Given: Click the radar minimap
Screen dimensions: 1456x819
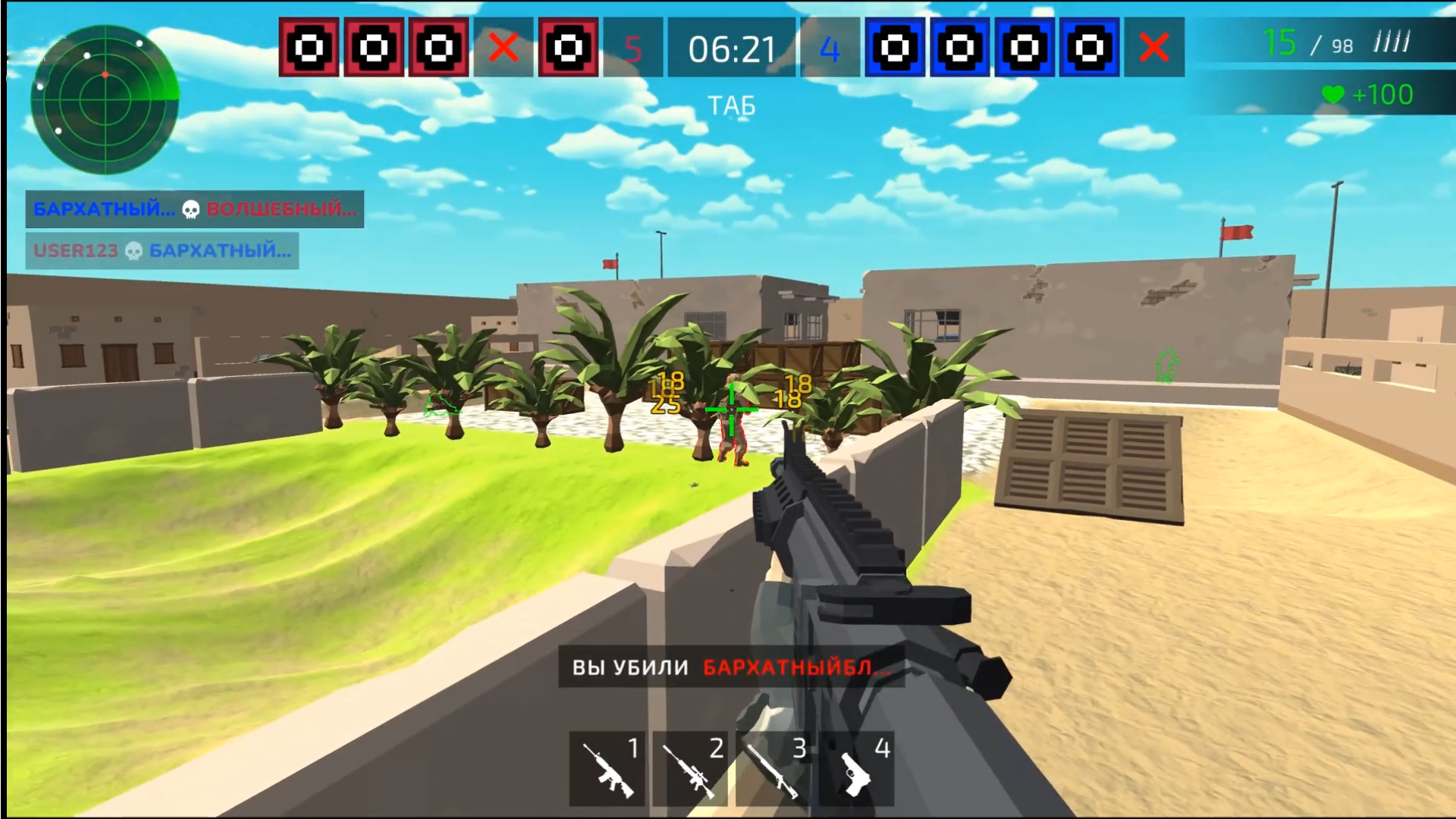Looking at the screenshot, I should [105, 91].
